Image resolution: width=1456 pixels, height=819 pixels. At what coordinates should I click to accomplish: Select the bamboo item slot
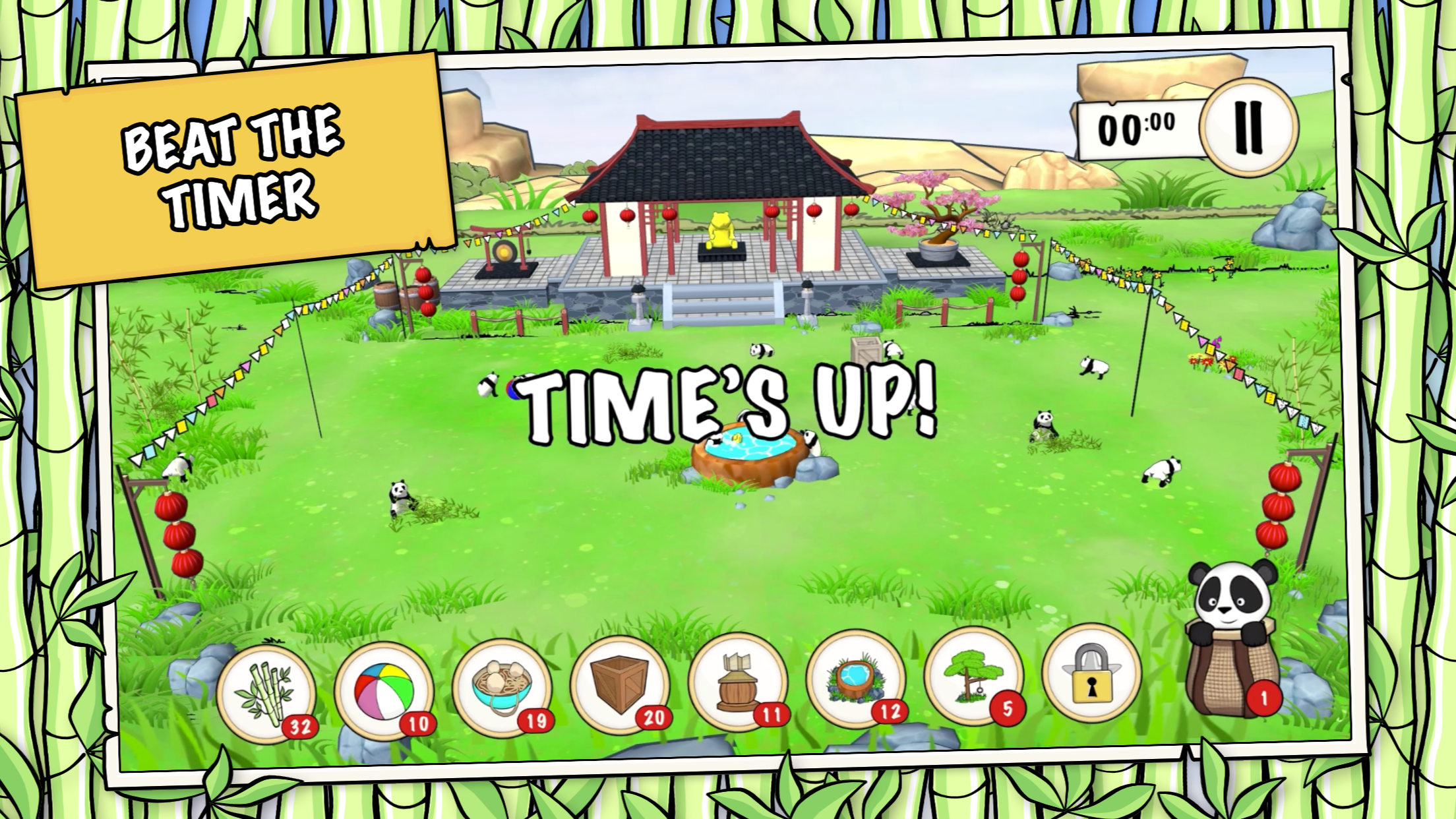tap(265, 692)
